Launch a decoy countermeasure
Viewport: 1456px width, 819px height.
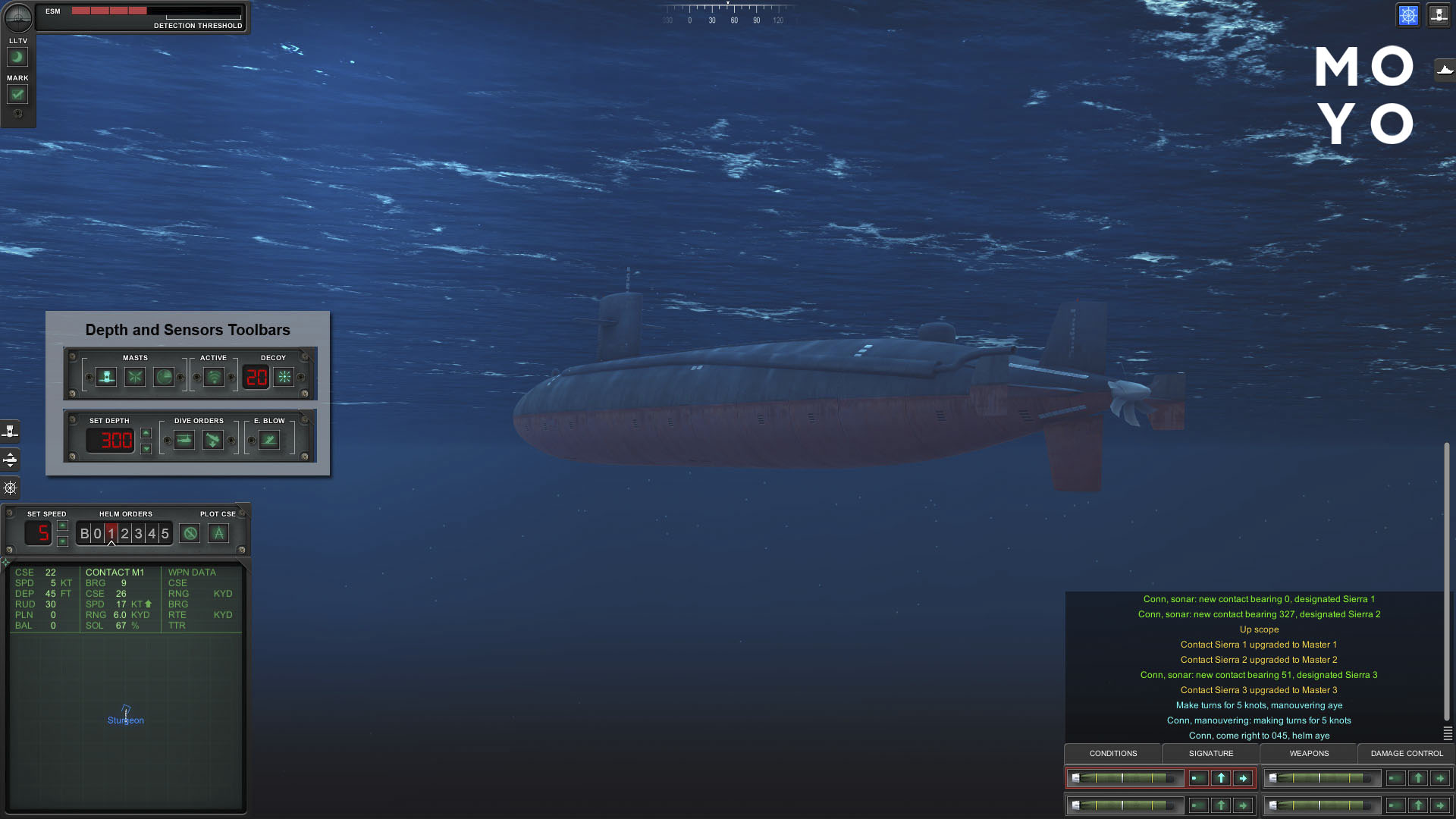pos(284,377)
